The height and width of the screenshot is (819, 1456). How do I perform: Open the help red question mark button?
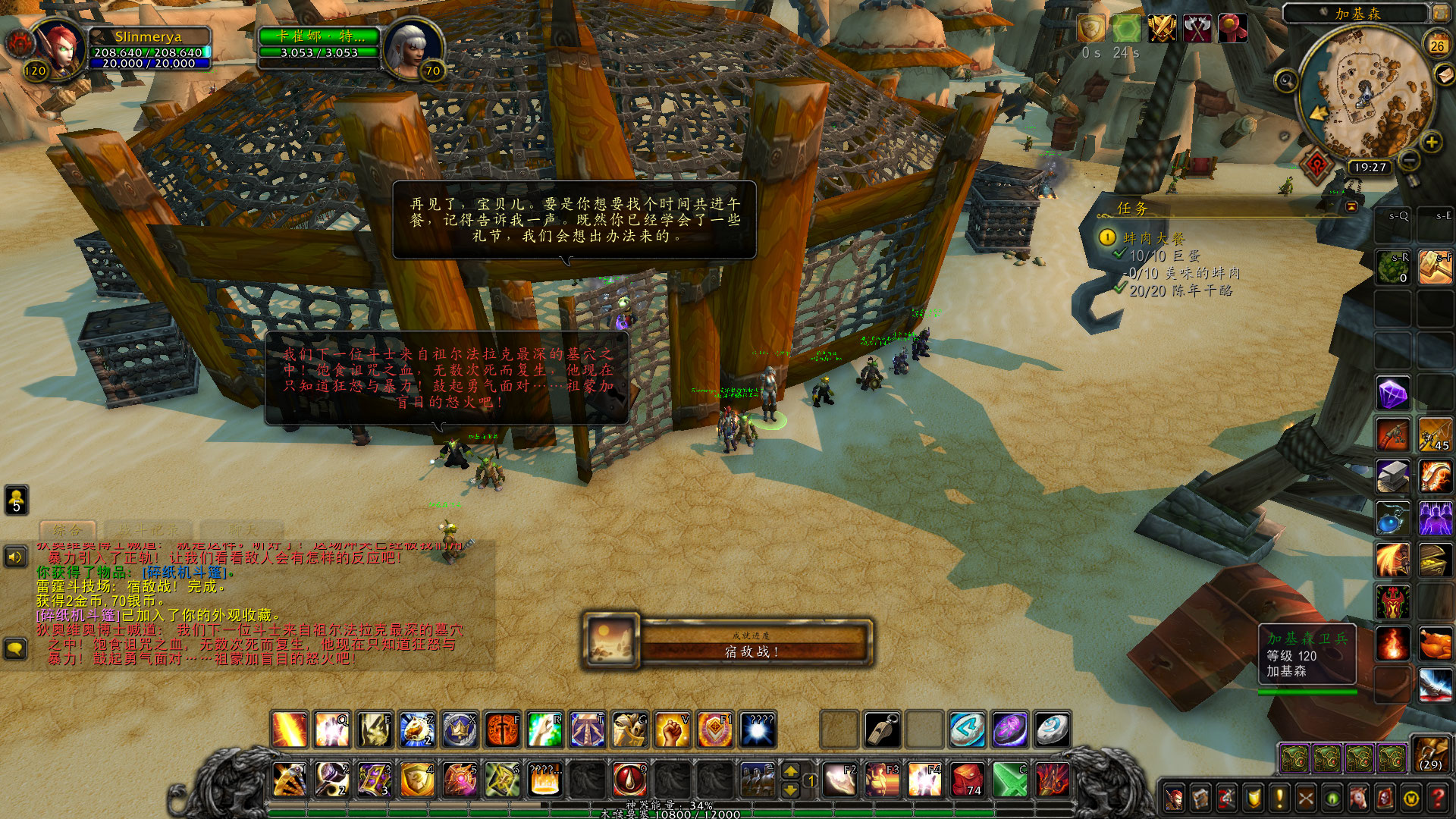point(1438,798)
